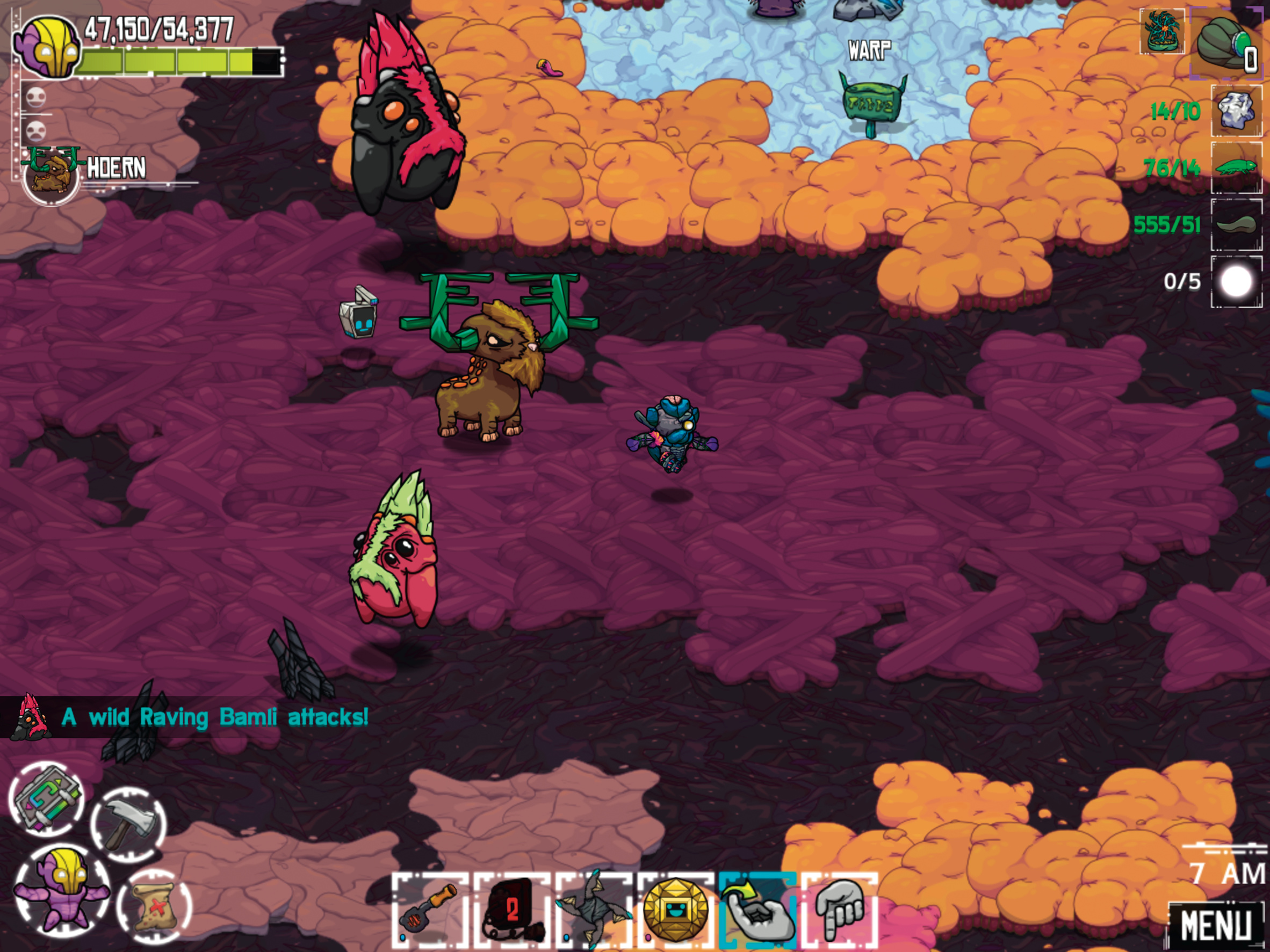Screen dimensions: 1270x952
Task: Open the crafting hammer menu
Action: pos(128,825)
